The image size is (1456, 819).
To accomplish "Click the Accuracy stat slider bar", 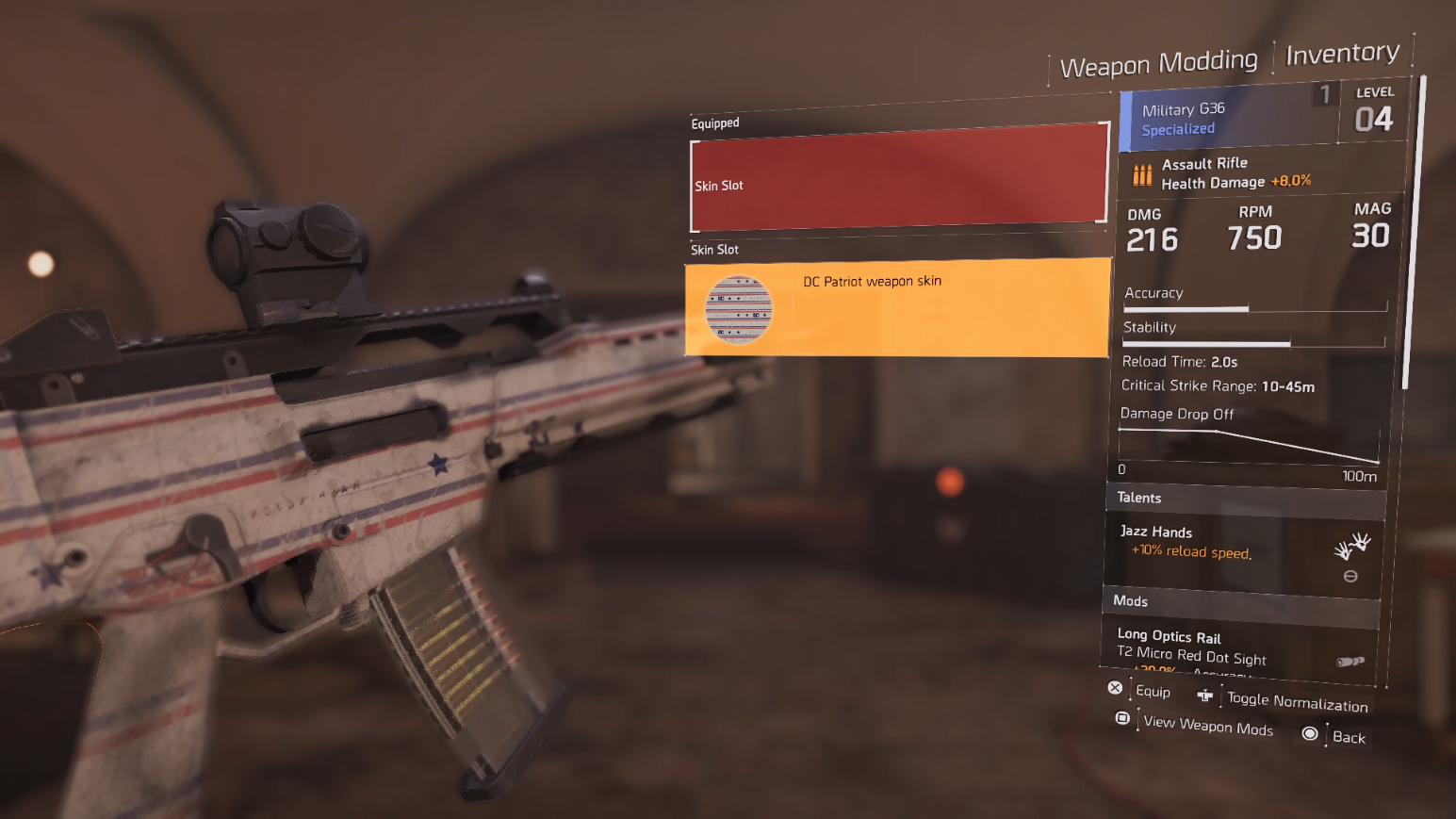I will [x=1253, y=307].
